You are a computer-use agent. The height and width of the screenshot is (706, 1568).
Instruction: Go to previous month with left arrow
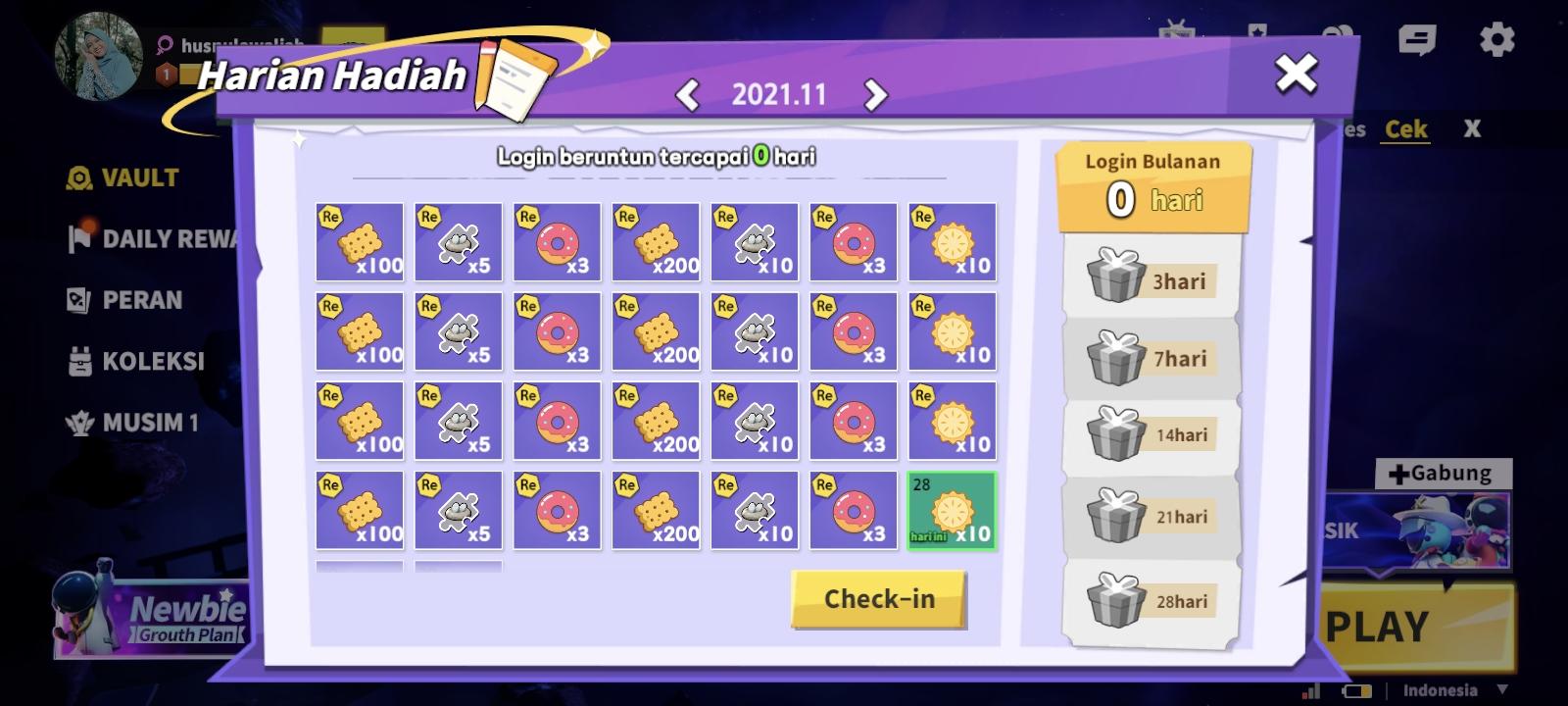690,95
